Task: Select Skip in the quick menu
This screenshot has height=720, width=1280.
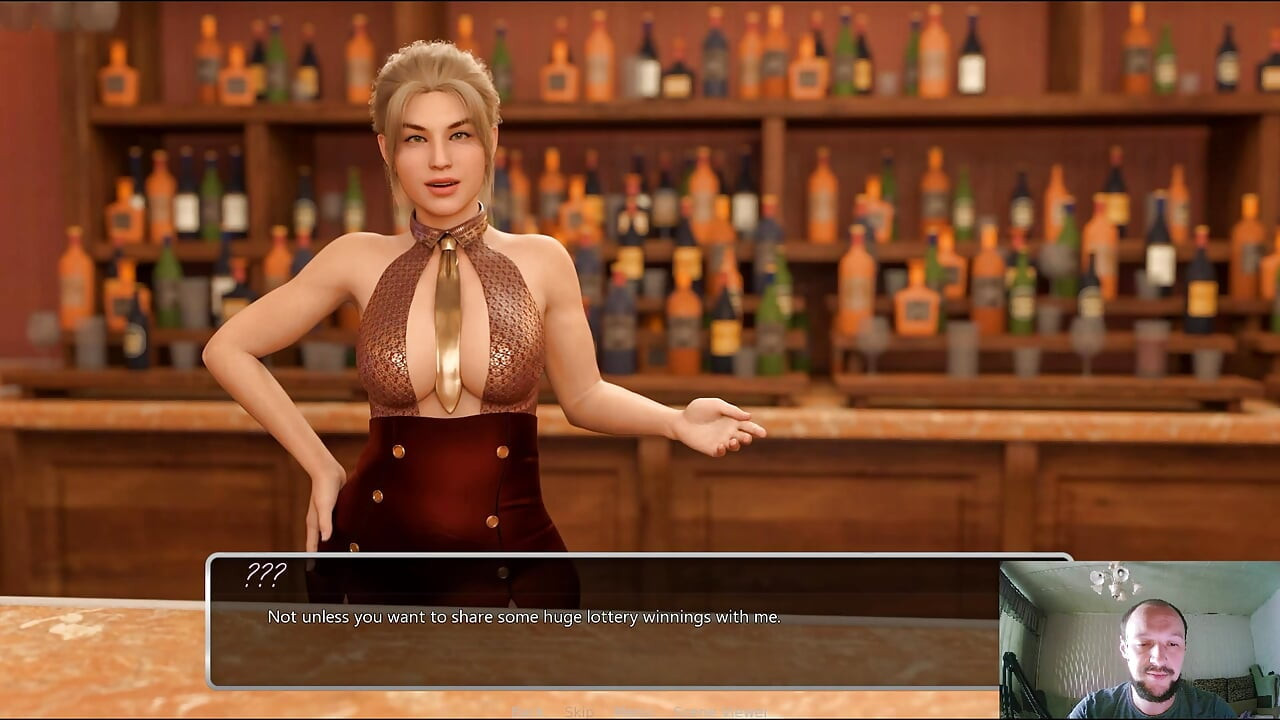Action: click(579, 712)
